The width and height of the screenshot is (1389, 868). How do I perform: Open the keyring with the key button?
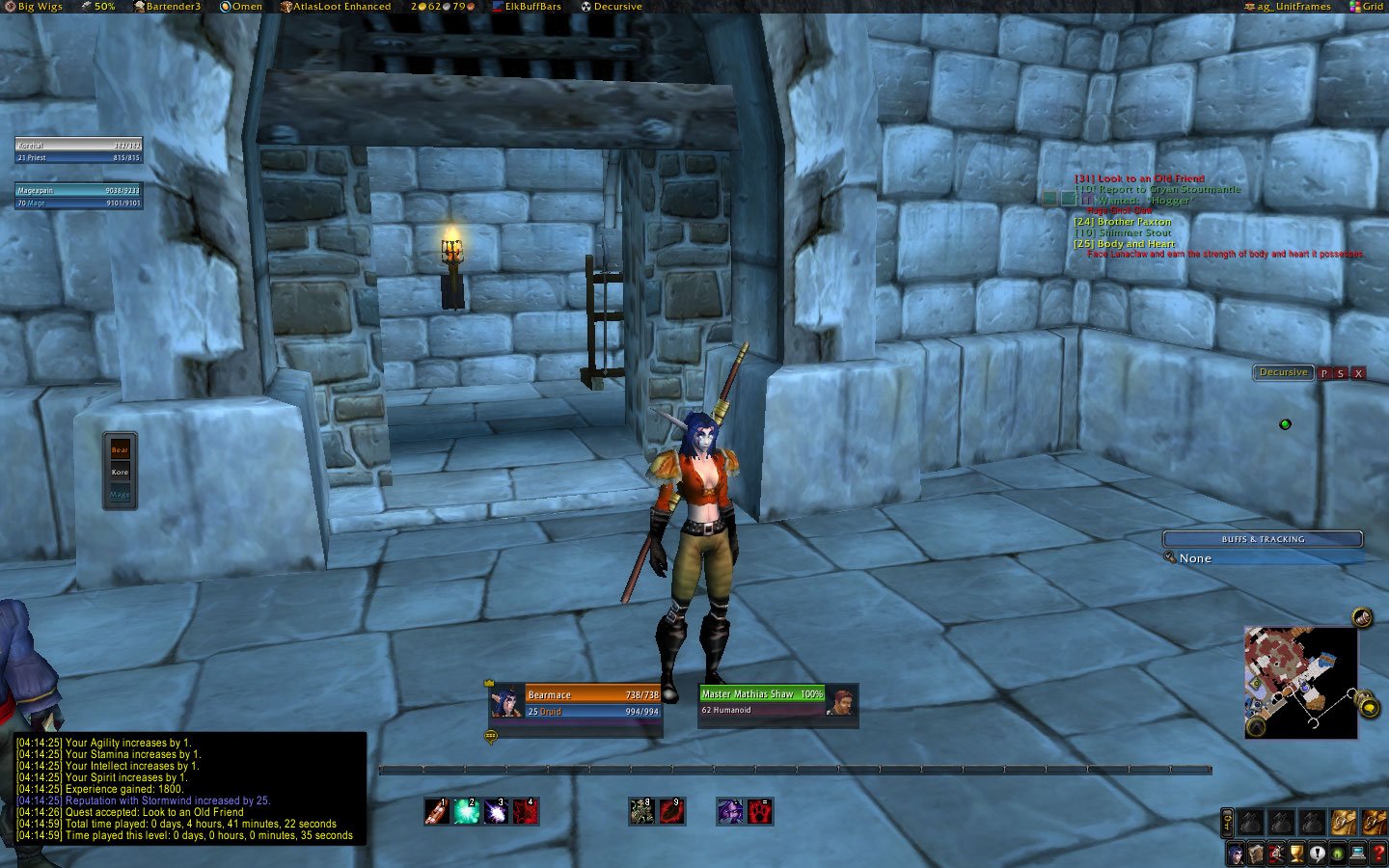tap(1227, 822)
